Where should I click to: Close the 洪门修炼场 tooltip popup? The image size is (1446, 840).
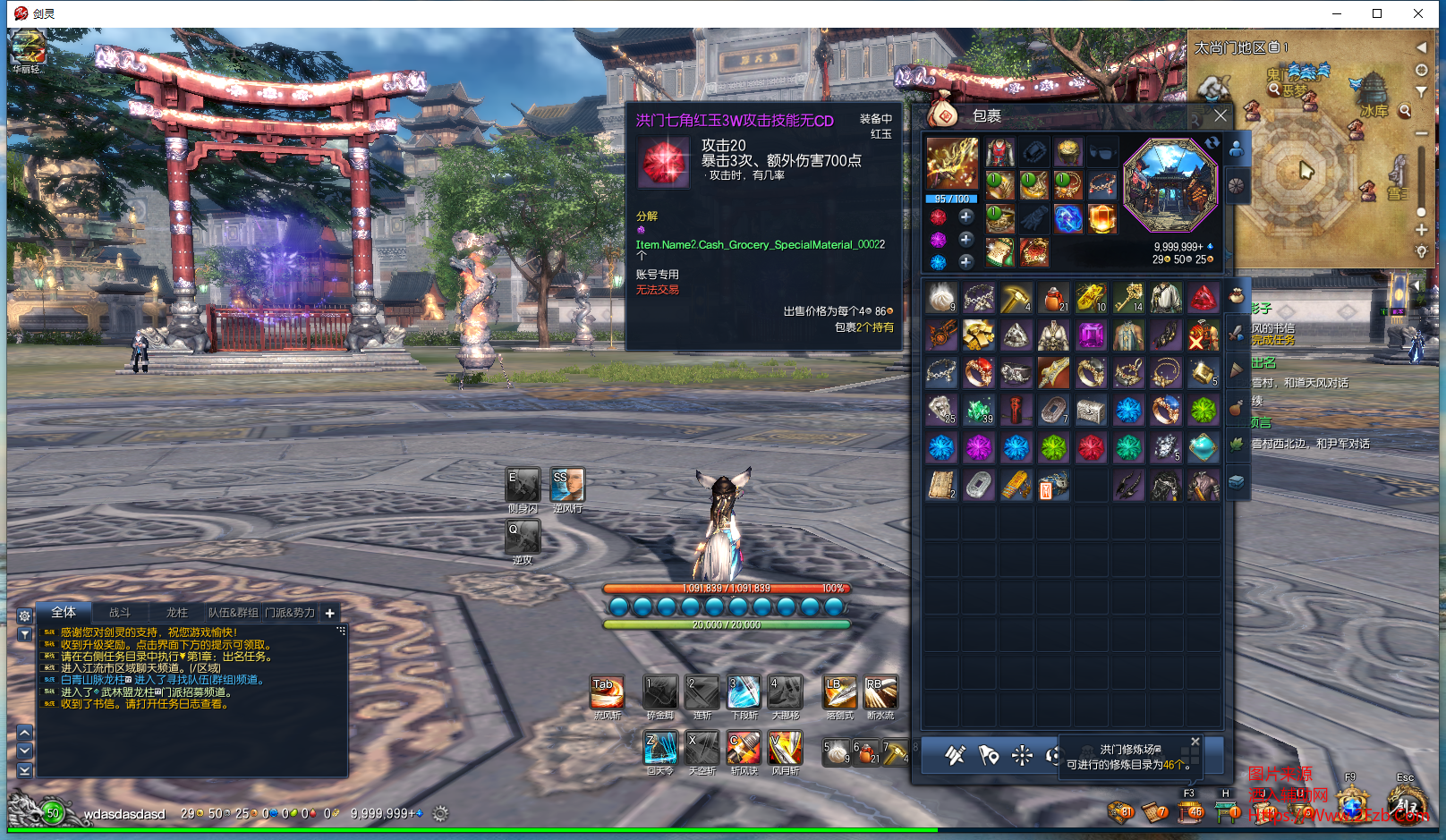[1195, 742]
